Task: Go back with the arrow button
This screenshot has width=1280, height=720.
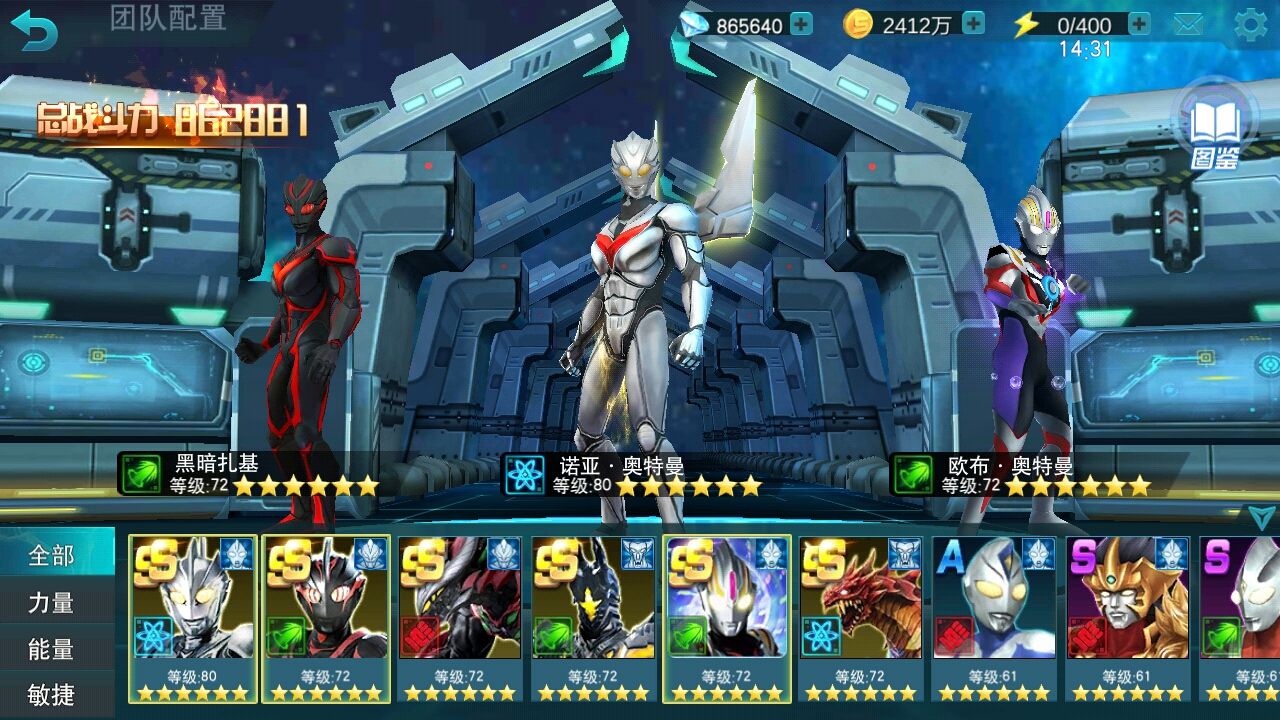Action: point(34,29)
